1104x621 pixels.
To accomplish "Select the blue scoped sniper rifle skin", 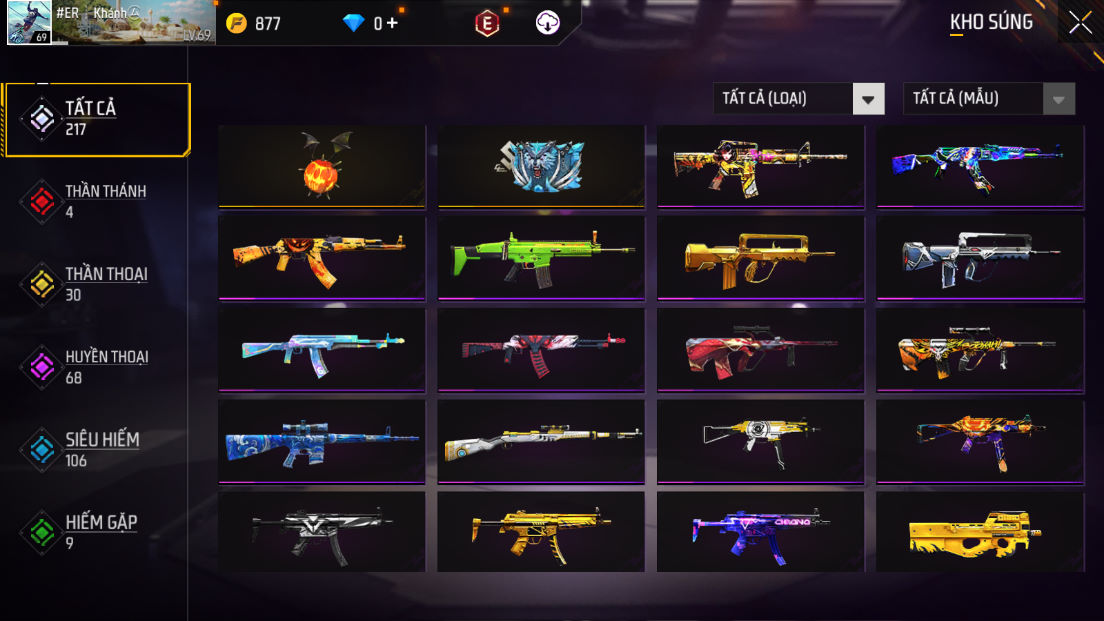I will tap(322, 441).
